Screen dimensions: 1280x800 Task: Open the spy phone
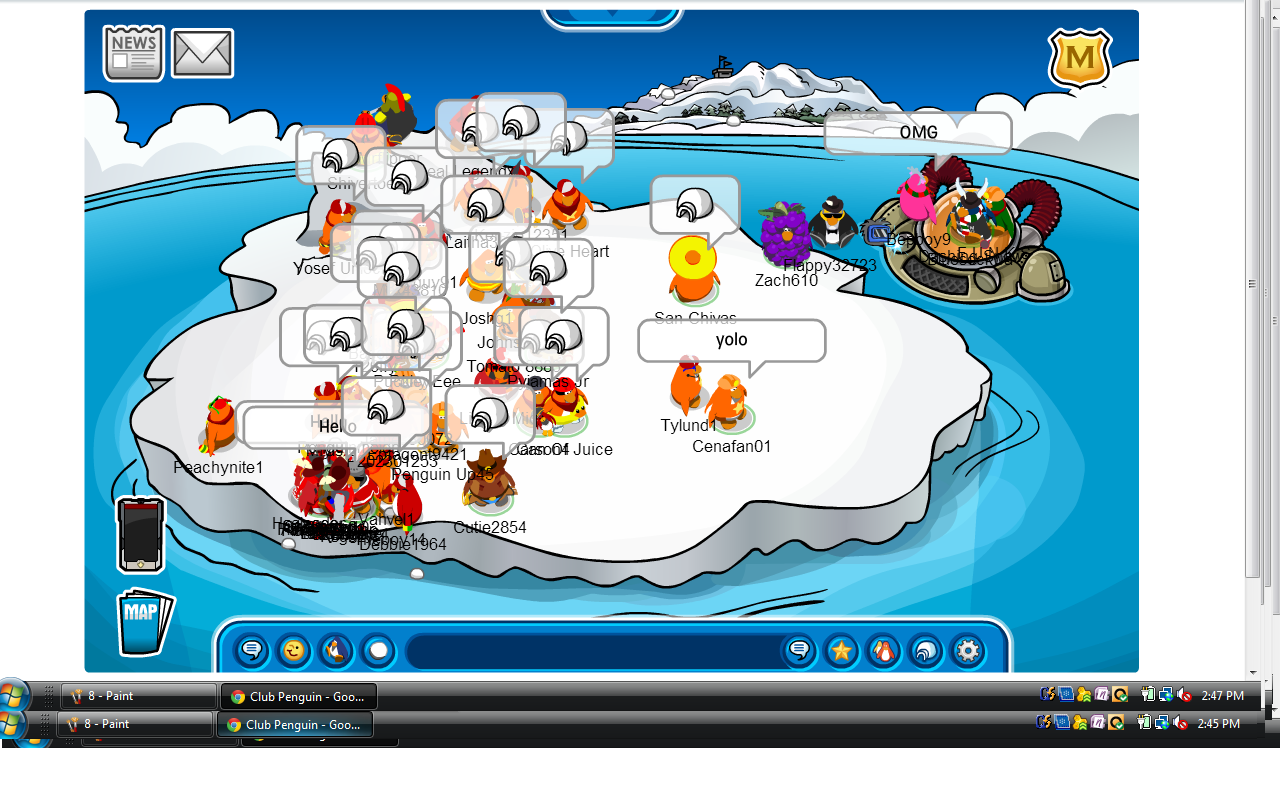(x=140, y=534)
